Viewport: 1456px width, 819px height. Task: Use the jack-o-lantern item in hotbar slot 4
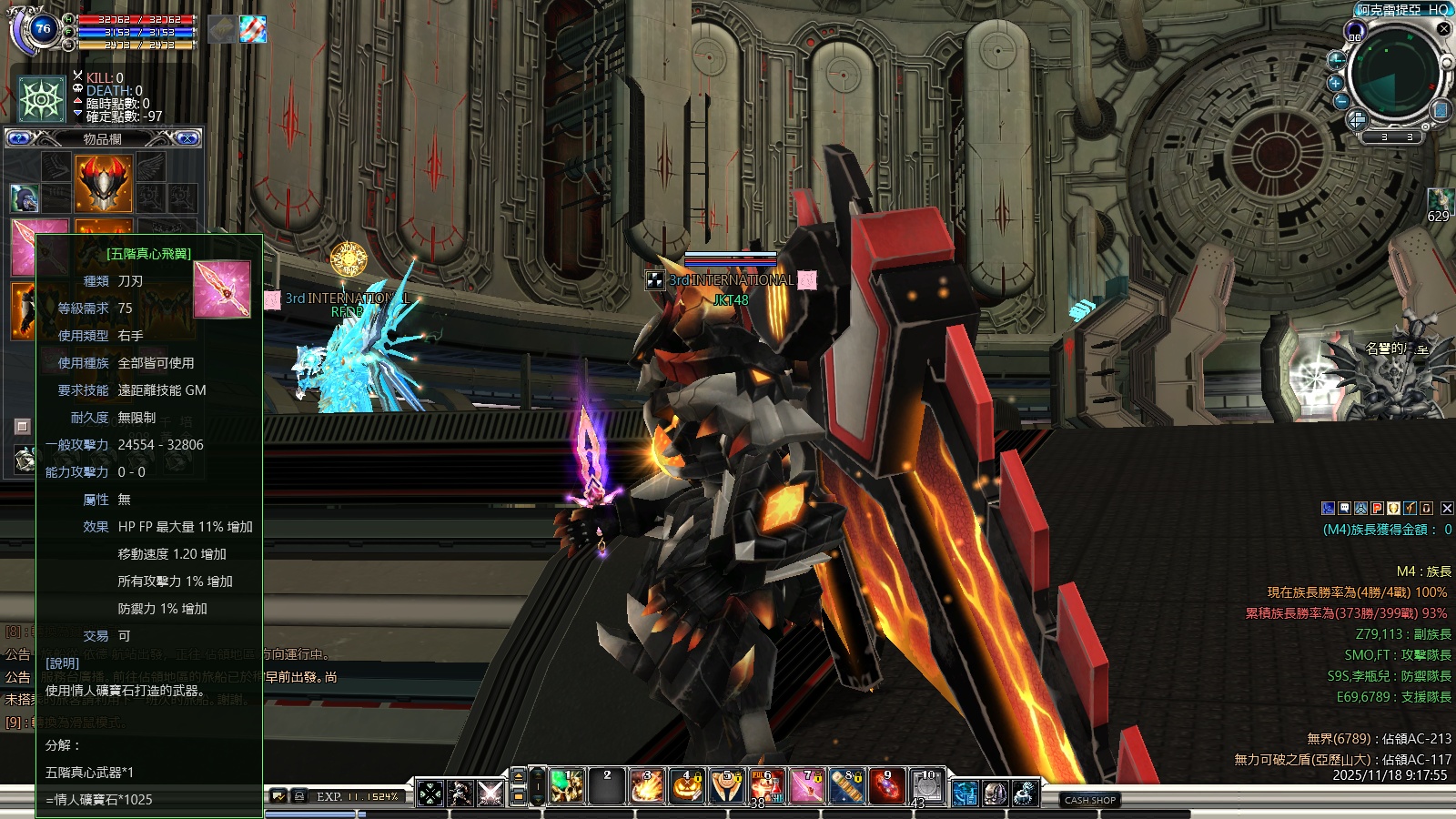pyautogui.click(x=687, y=787)
